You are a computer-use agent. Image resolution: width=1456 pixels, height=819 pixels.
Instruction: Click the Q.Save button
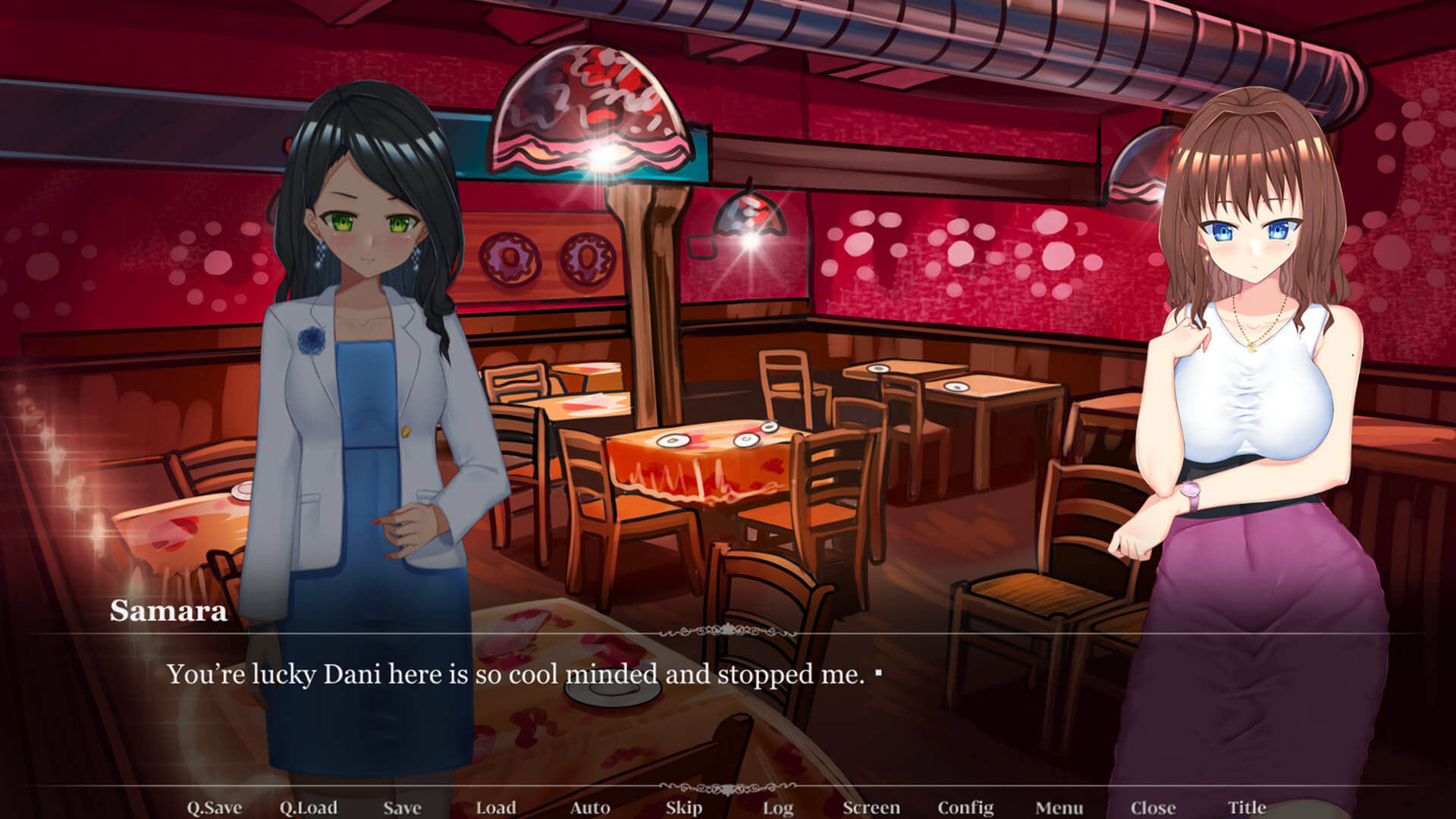[215, 808]
